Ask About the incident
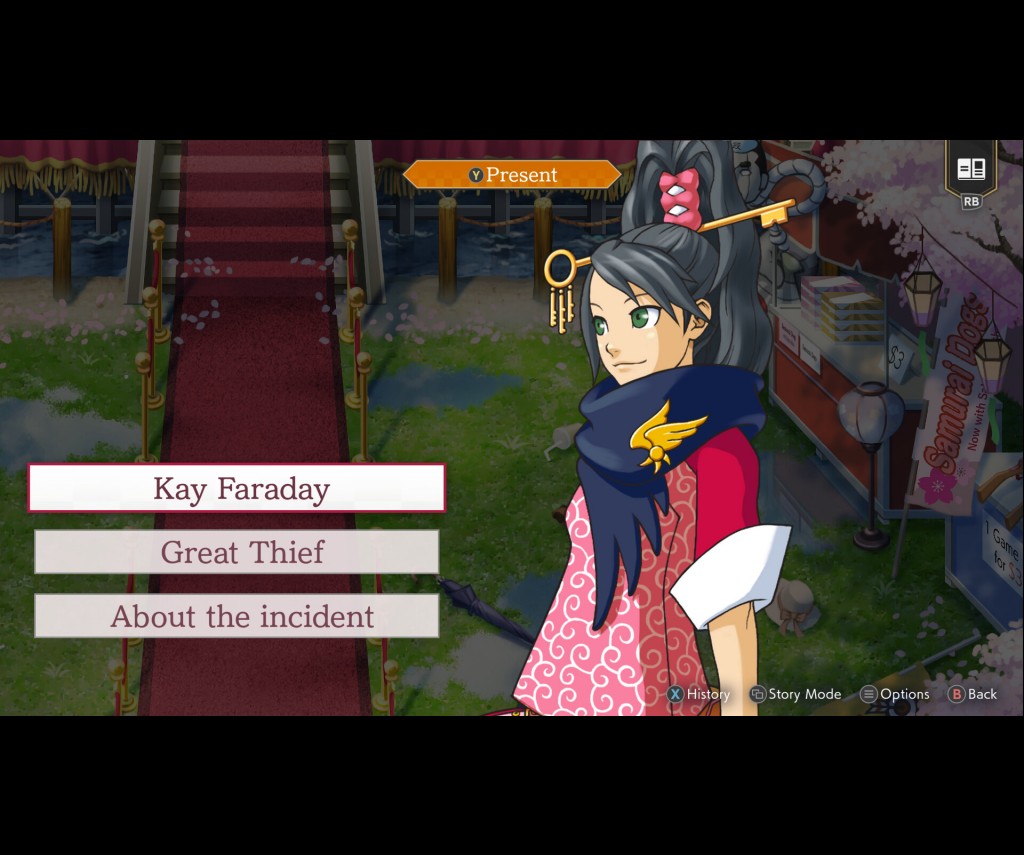The height and width of the screenshot is (855, 1024). click(237, 616)
